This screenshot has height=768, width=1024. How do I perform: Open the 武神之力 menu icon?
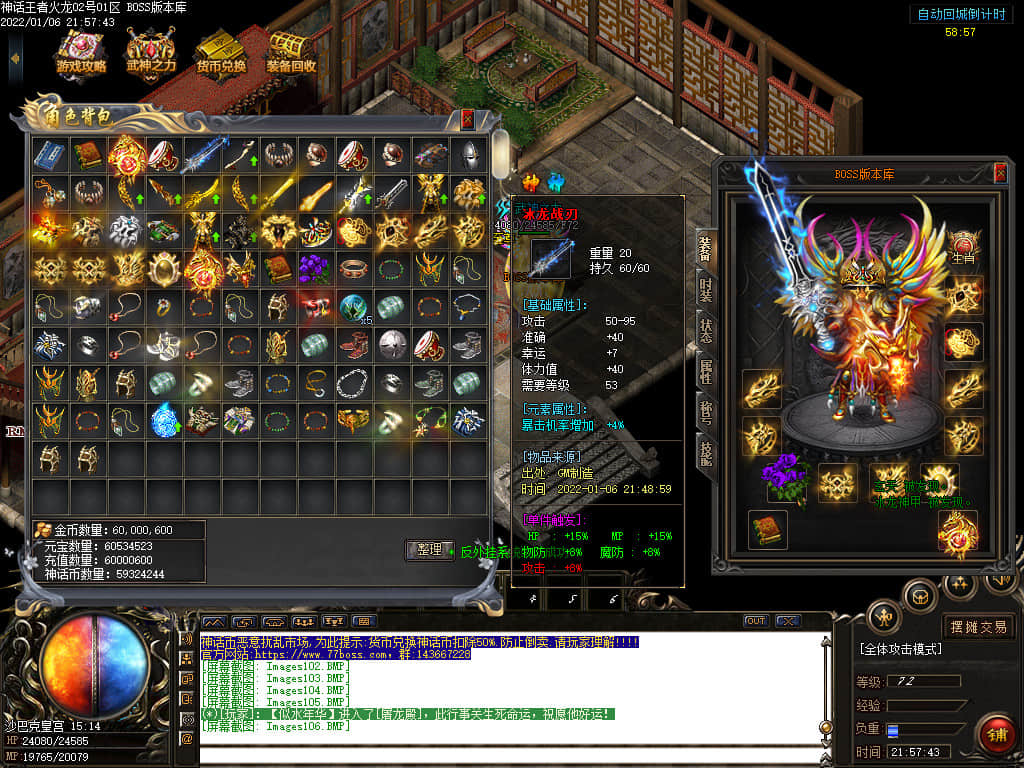click(151, 52)
